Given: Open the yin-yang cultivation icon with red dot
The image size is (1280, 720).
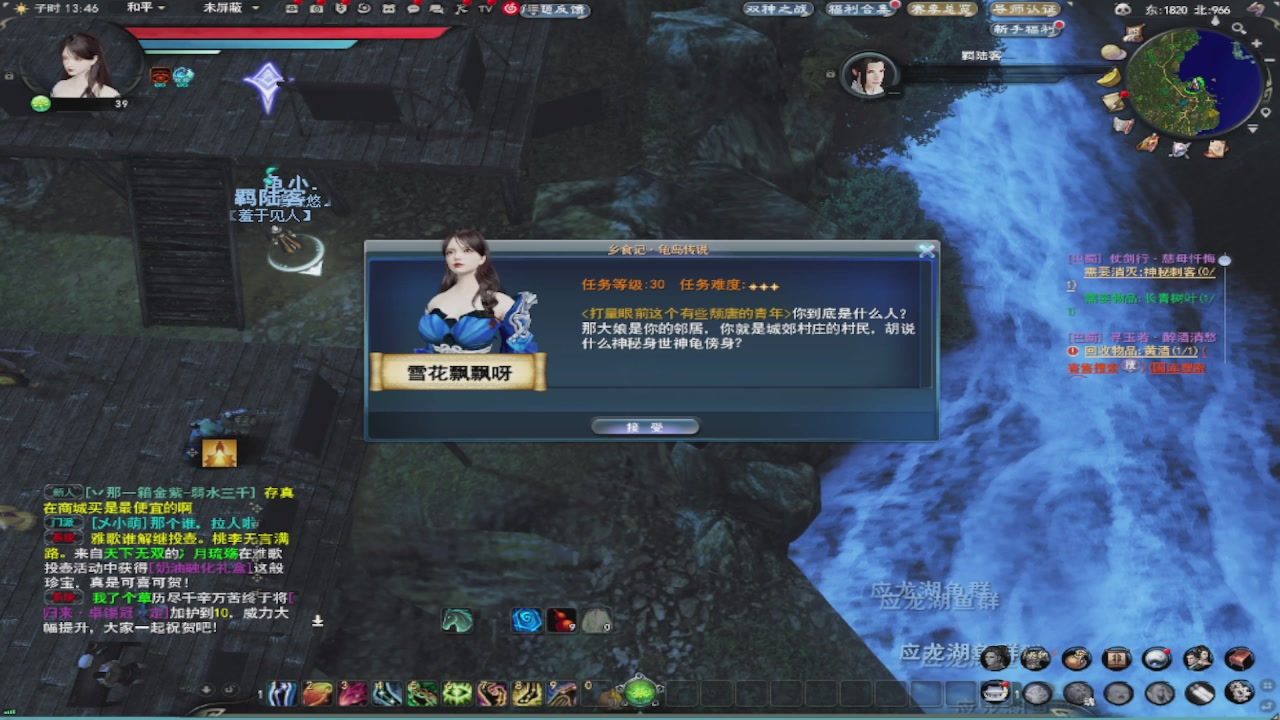Looking at the screenshot, I should [x=1156, y=660].
